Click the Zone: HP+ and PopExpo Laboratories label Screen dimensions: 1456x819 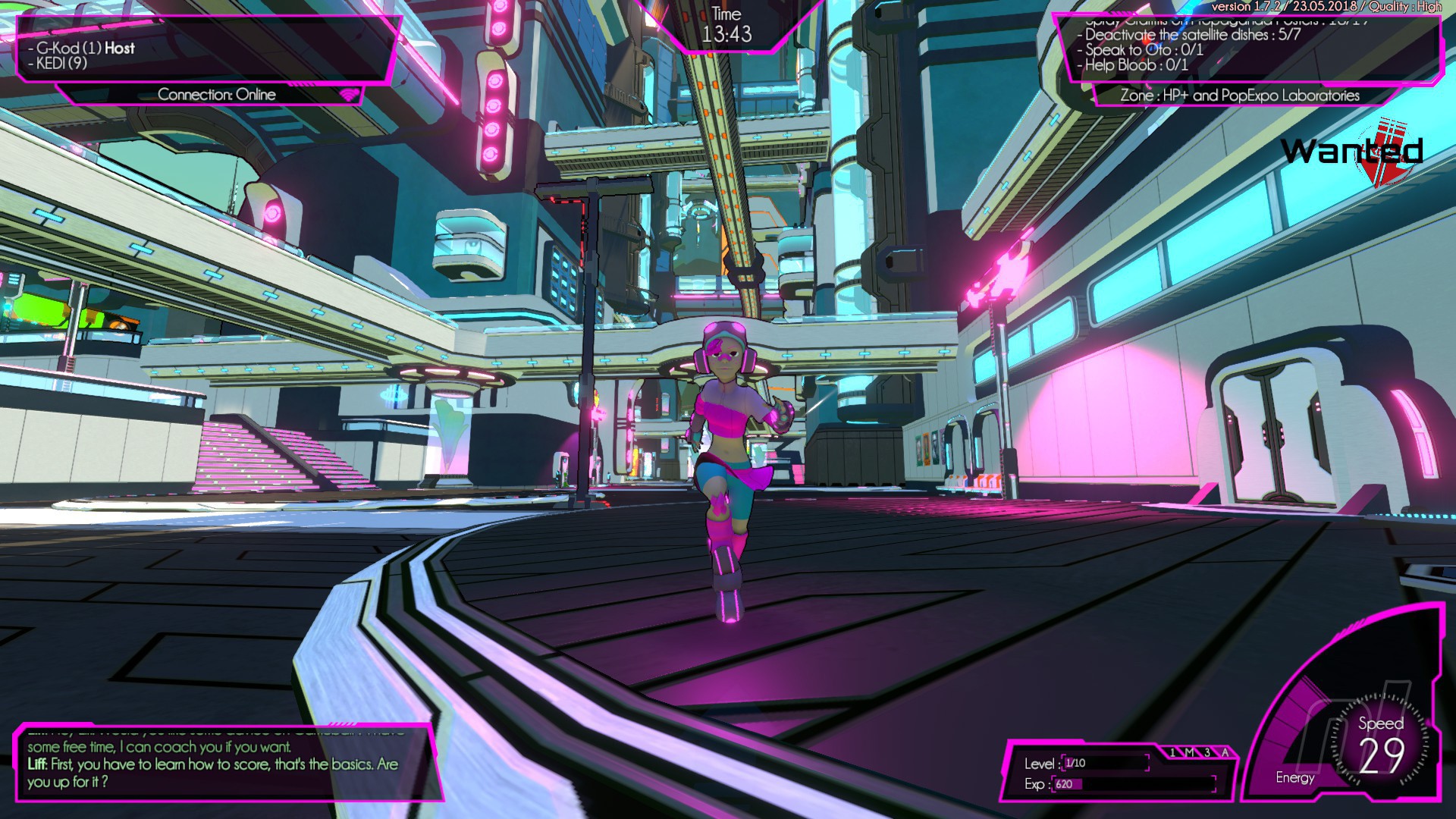coord(1239,96)
